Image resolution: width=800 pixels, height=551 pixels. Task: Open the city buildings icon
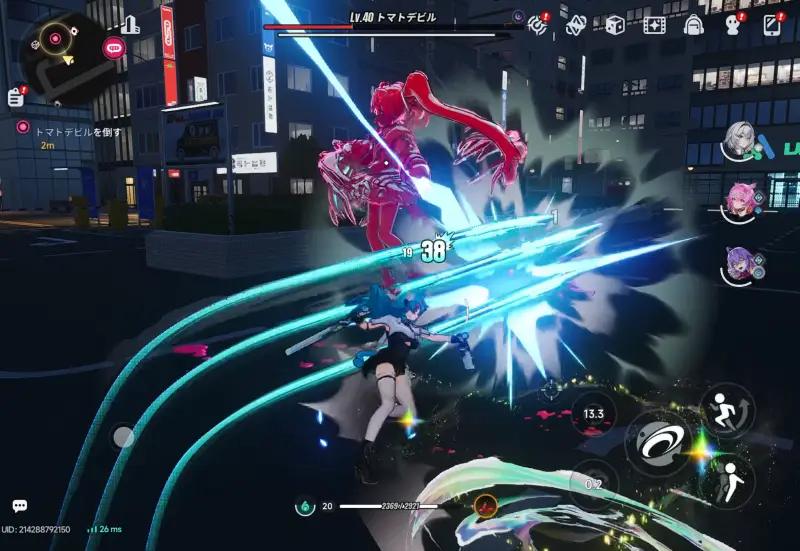tap(130, 25)
